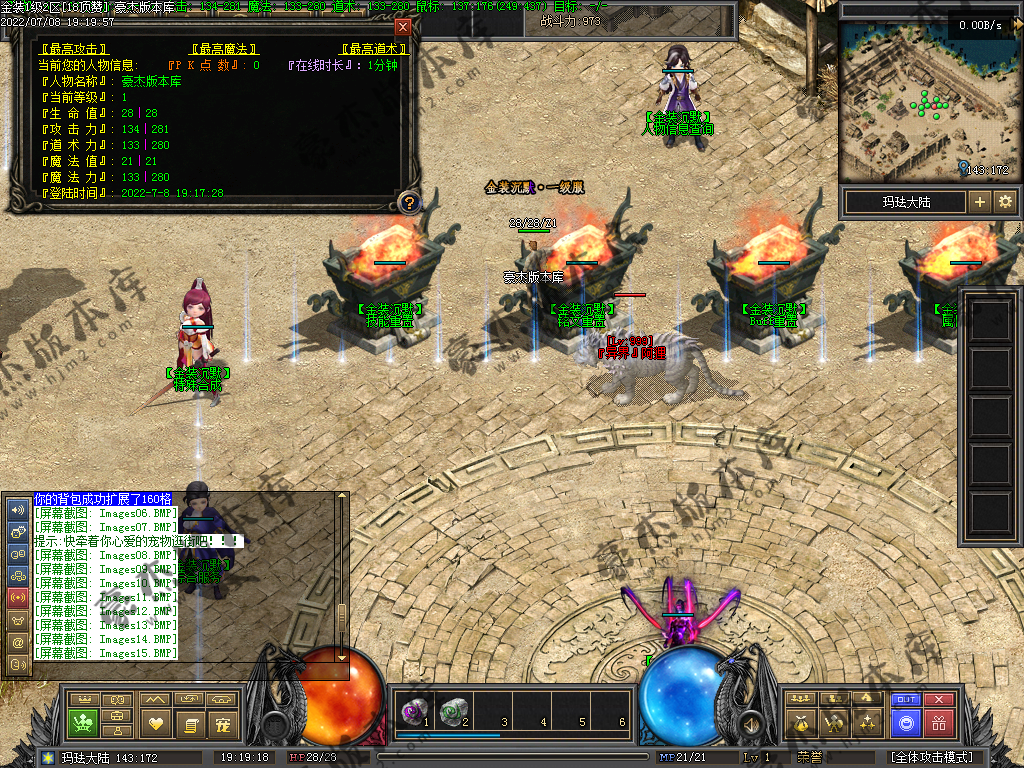
Task: Open the scroll icon button
Action: pyautogui.click(x=189, y=722)
